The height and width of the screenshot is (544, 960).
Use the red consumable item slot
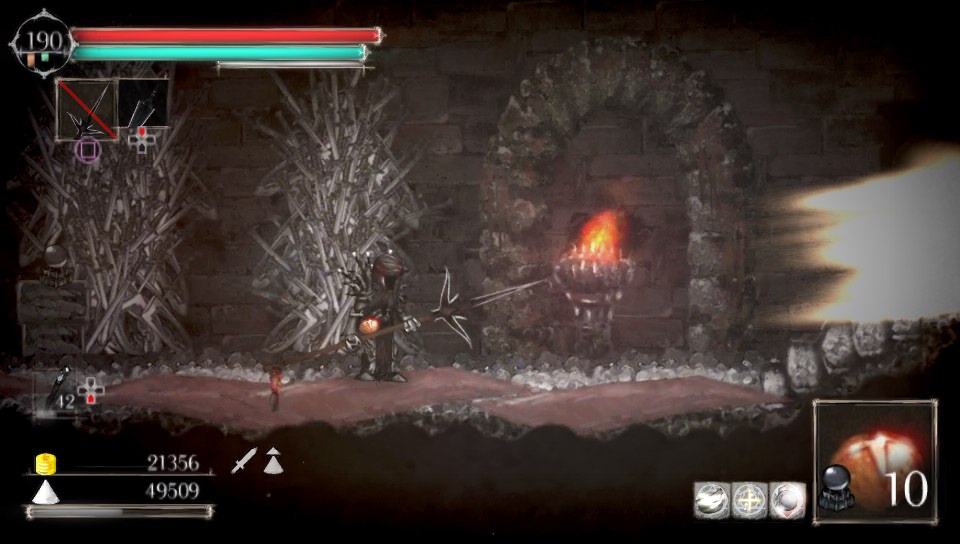pyautogui.click(x=874, y=461)
